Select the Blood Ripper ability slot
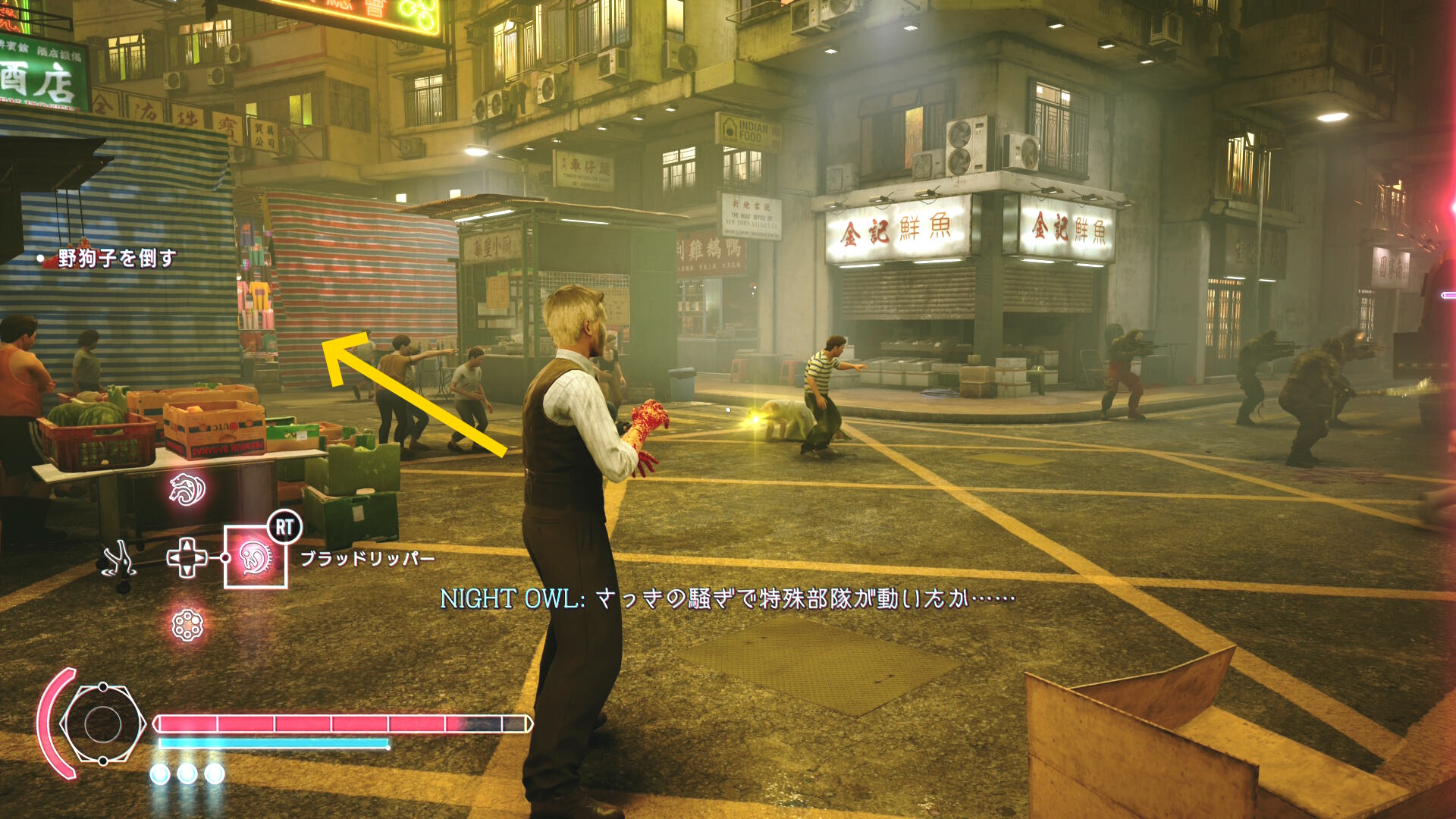 pyautogui.click(x=256, y=557)
